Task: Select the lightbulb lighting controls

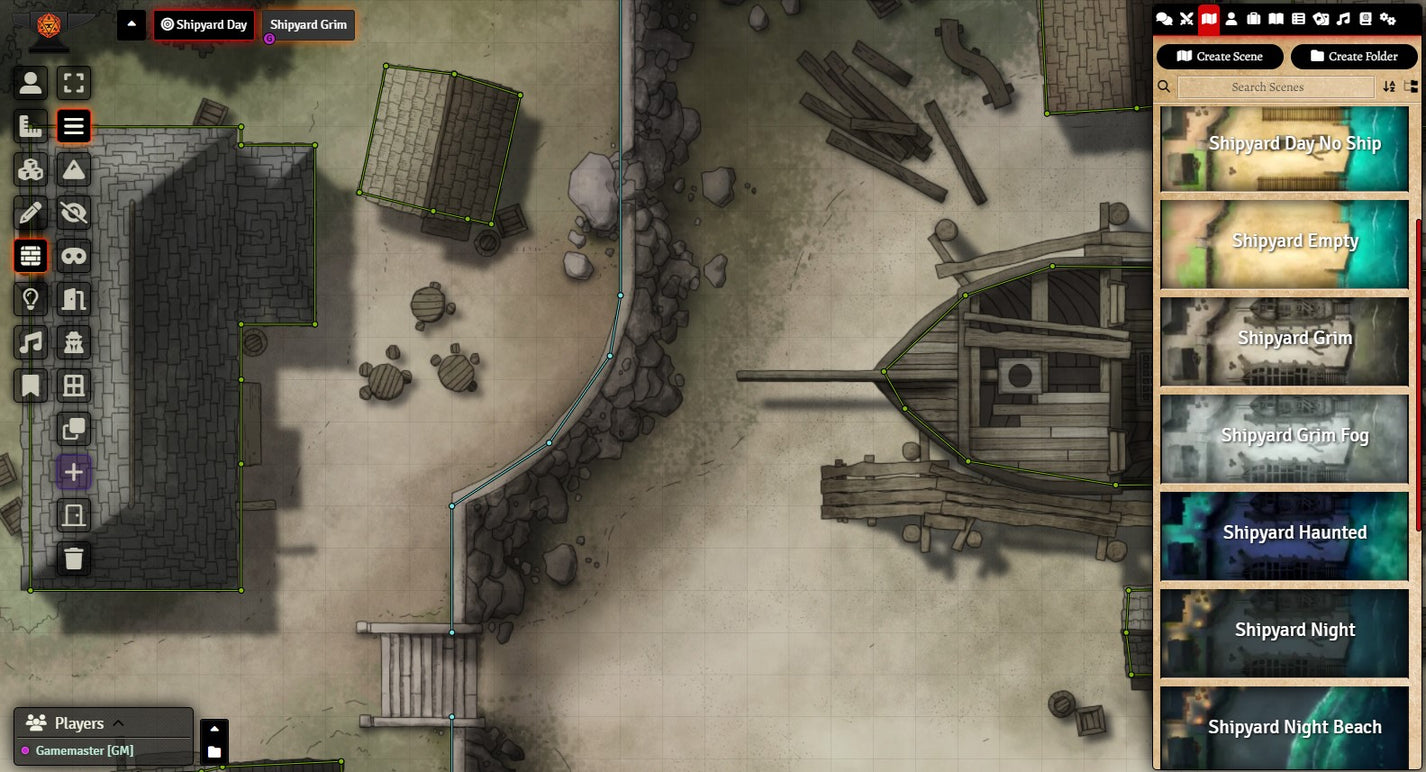Action: 31,299
